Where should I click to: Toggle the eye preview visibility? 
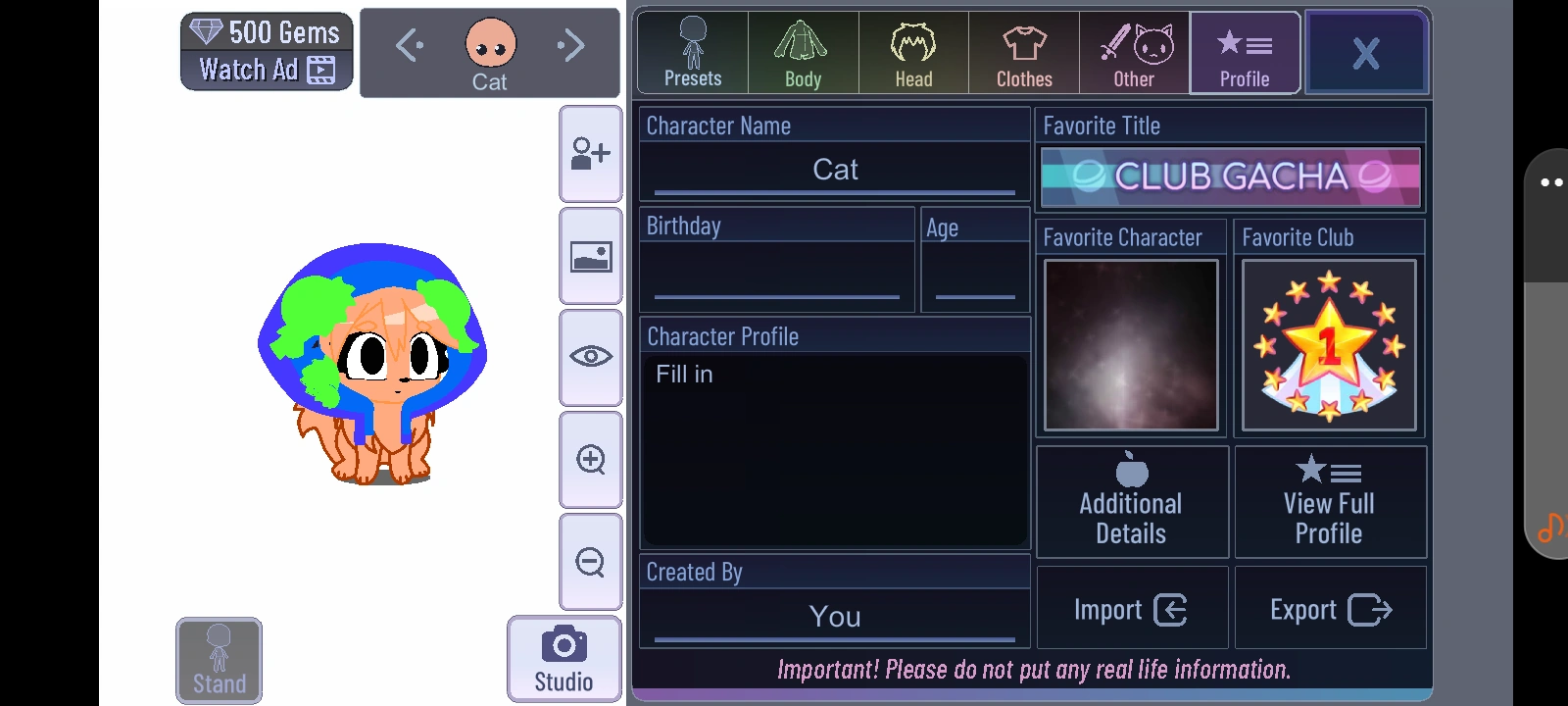(x=590, y=359)
